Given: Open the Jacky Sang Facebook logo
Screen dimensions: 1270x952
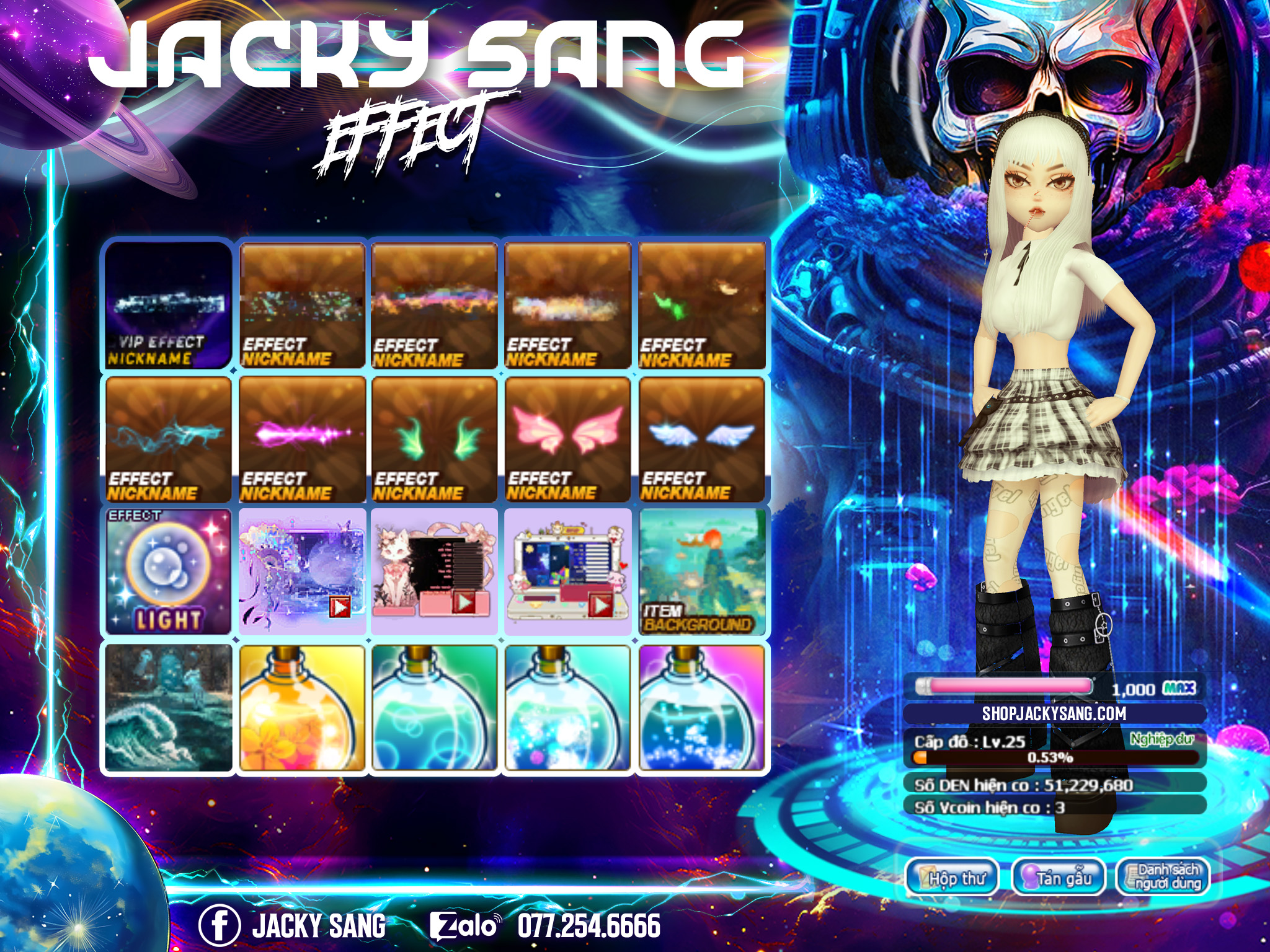Looking at the screenshot, I should [x=219, y=925].
